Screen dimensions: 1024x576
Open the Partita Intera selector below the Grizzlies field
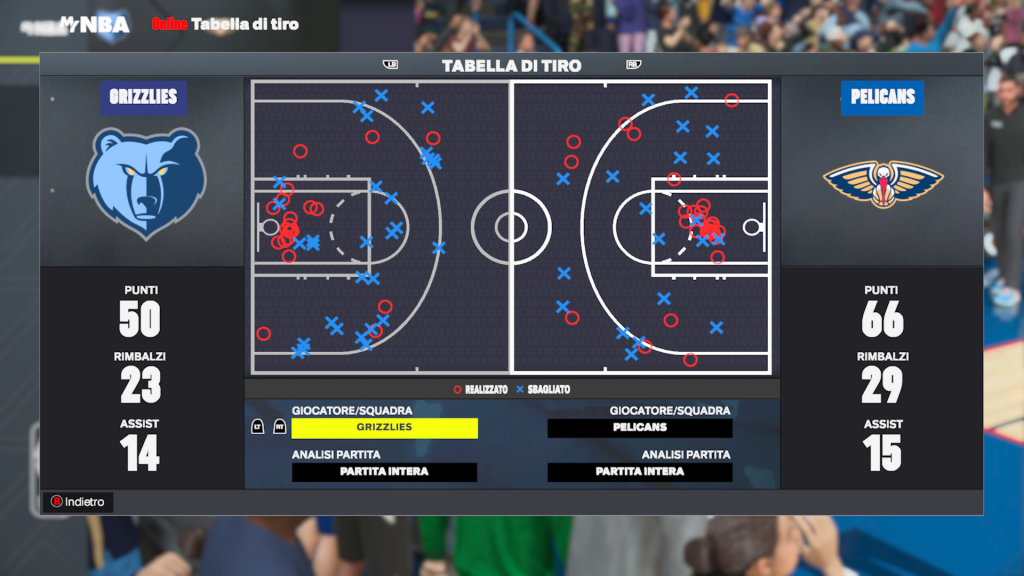pyautogui.click(x=384, y=472)
